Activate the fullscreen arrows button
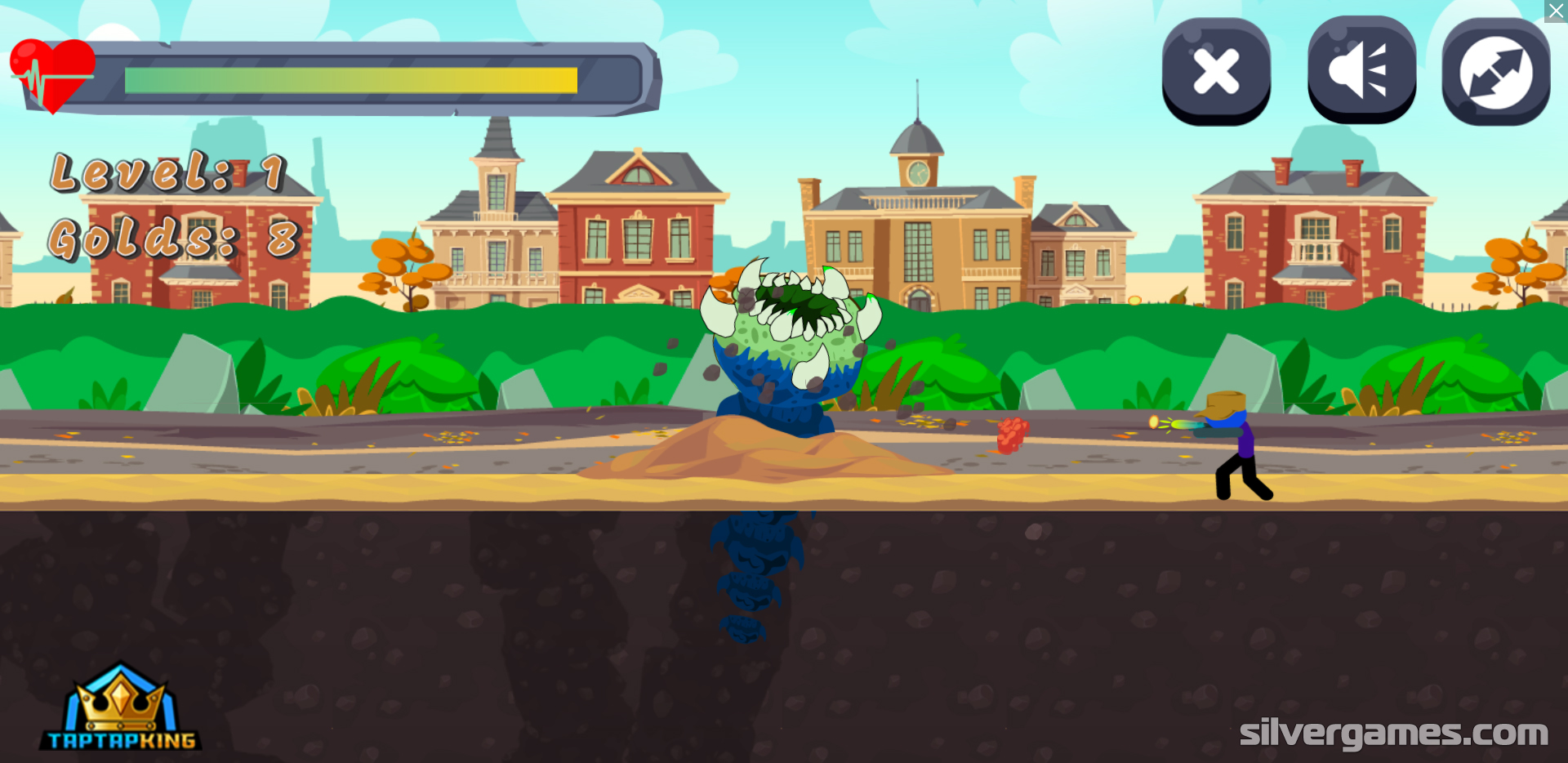The image size is (1568, 763). point(1495,71)
